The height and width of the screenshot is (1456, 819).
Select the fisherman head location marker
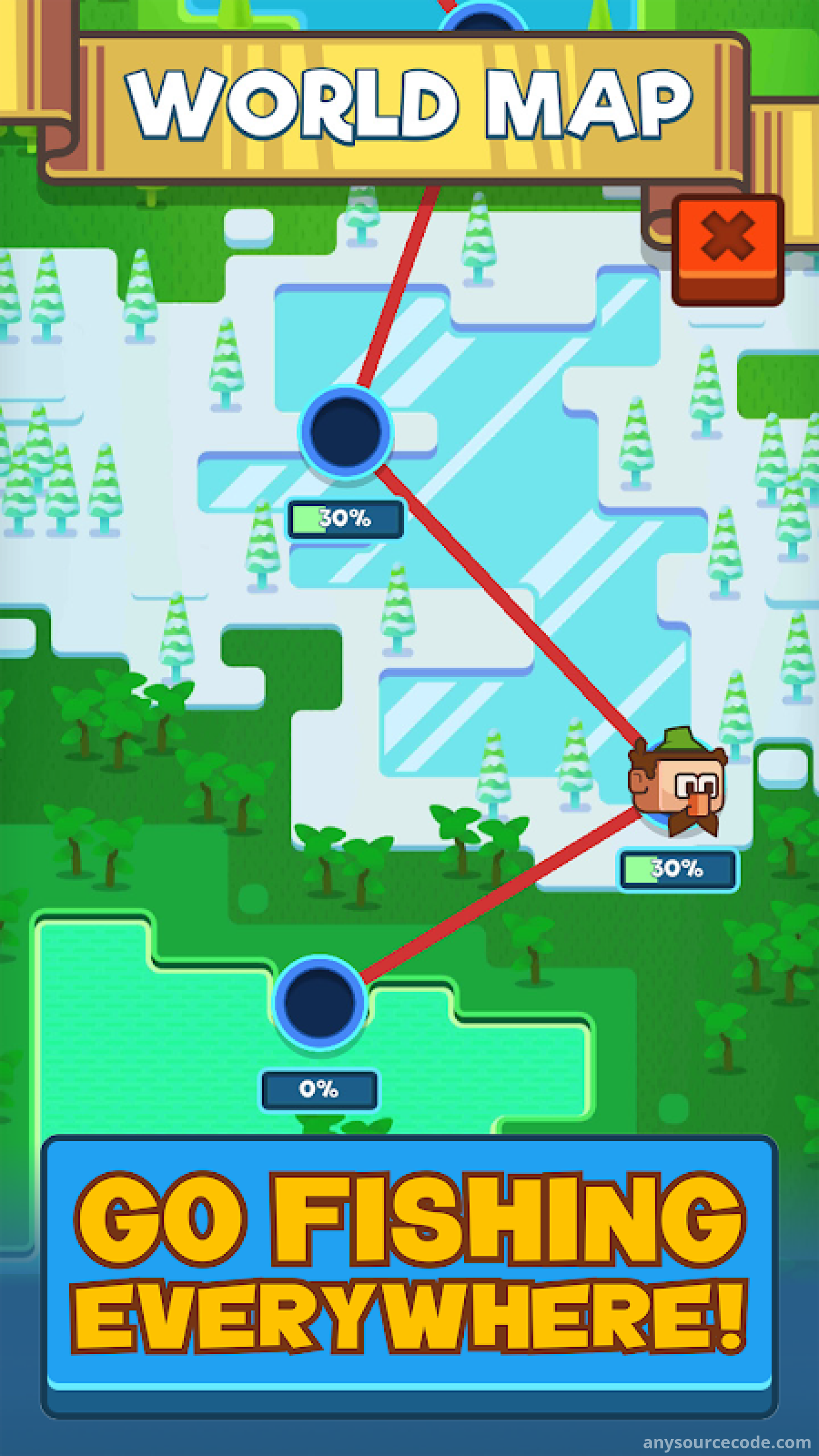pyautogui.click(x=678, y=783)
